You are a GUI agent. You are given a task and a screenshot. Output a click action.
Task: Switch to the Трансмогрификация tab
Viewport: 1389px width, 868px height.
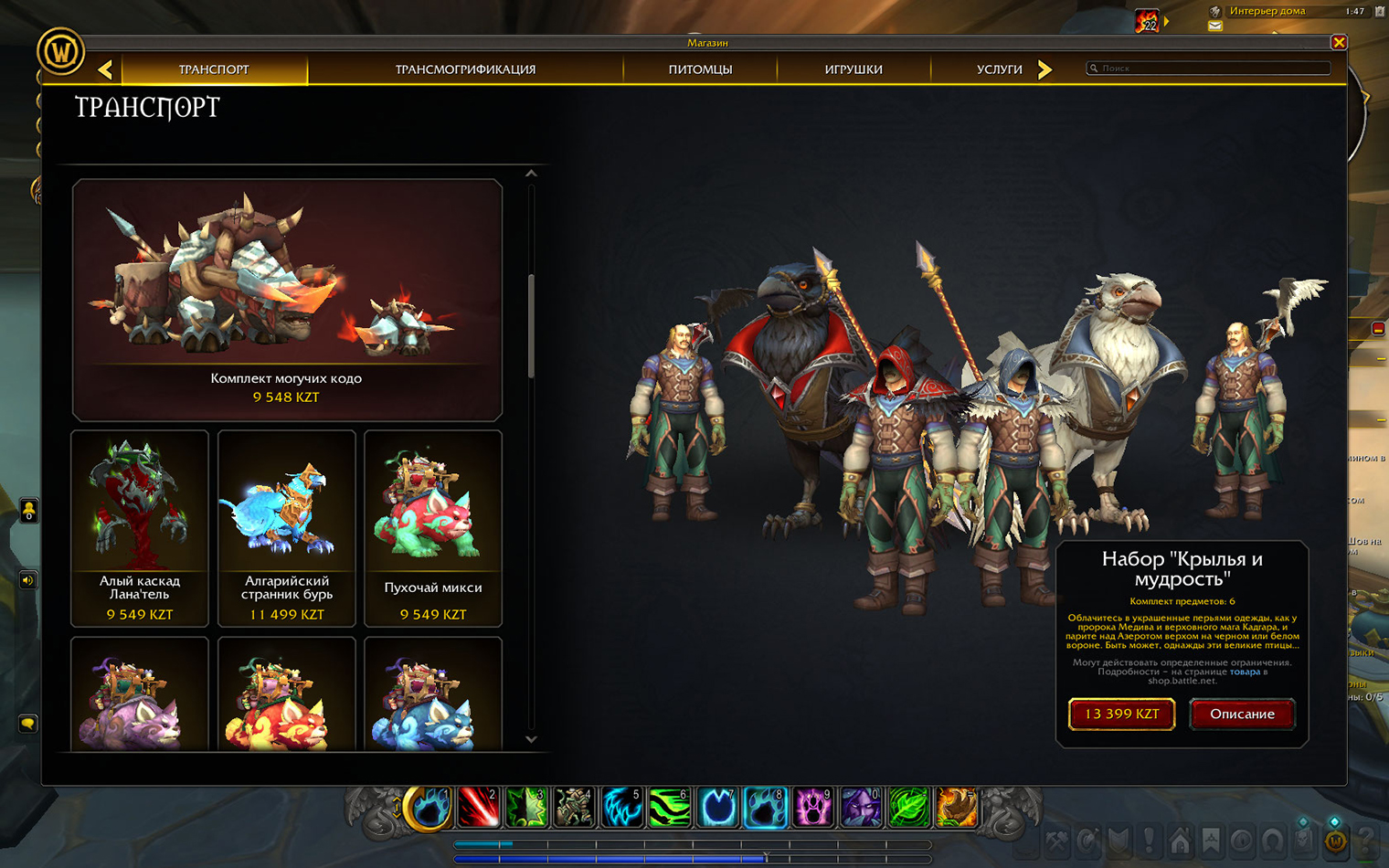tap(465, 69)
